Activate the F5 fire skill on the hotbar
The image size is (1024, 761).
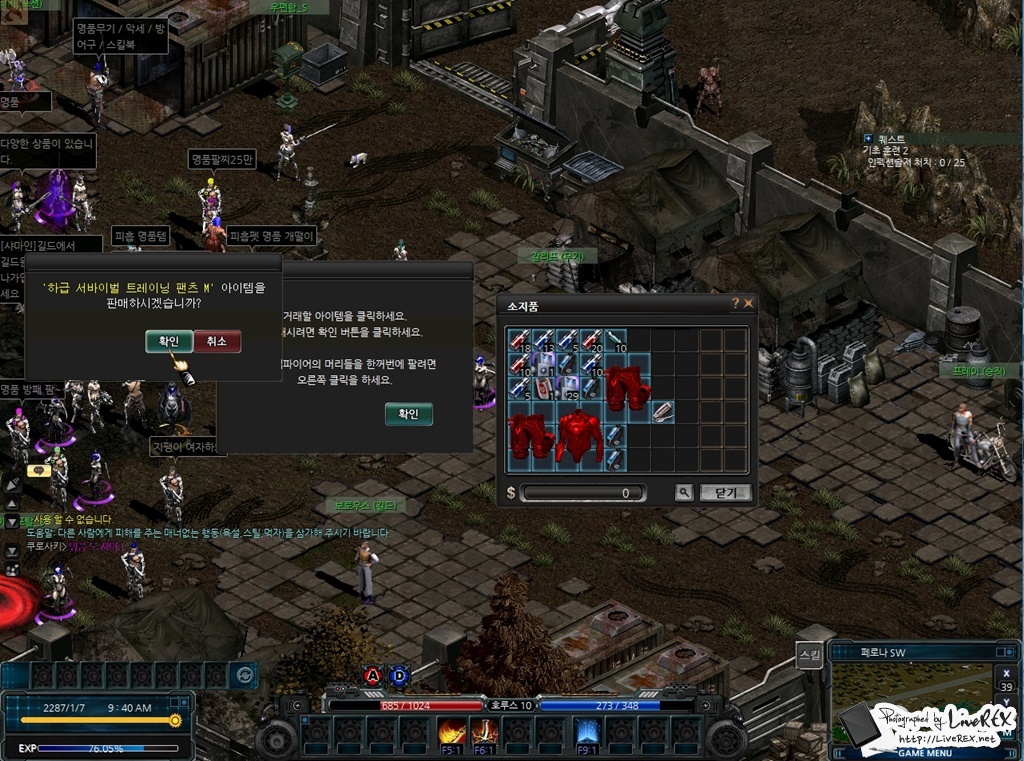click(451, 733)
